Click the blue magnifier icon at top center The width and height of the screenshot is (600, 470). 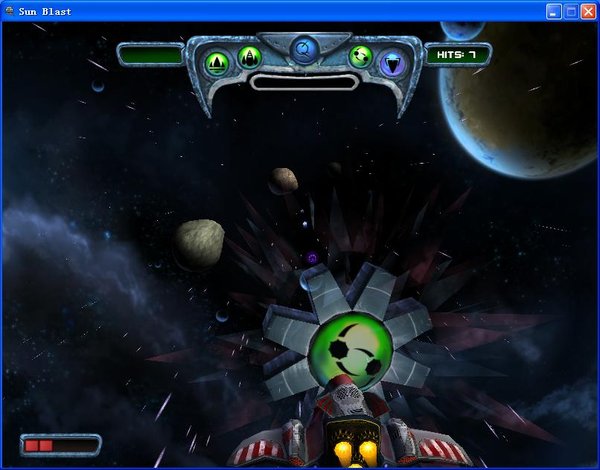[304, 47]
